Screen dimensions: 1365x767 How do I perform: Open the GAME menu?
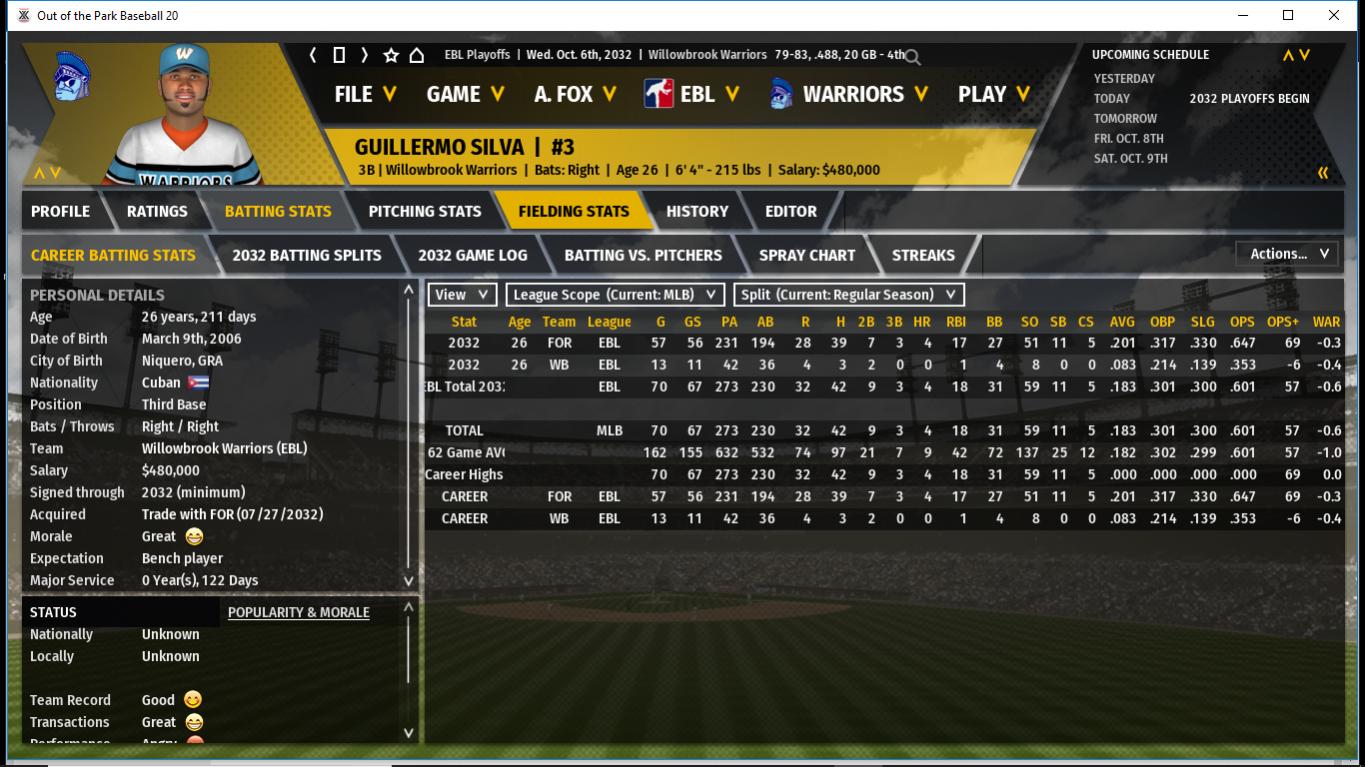click(x=465, y=94)
